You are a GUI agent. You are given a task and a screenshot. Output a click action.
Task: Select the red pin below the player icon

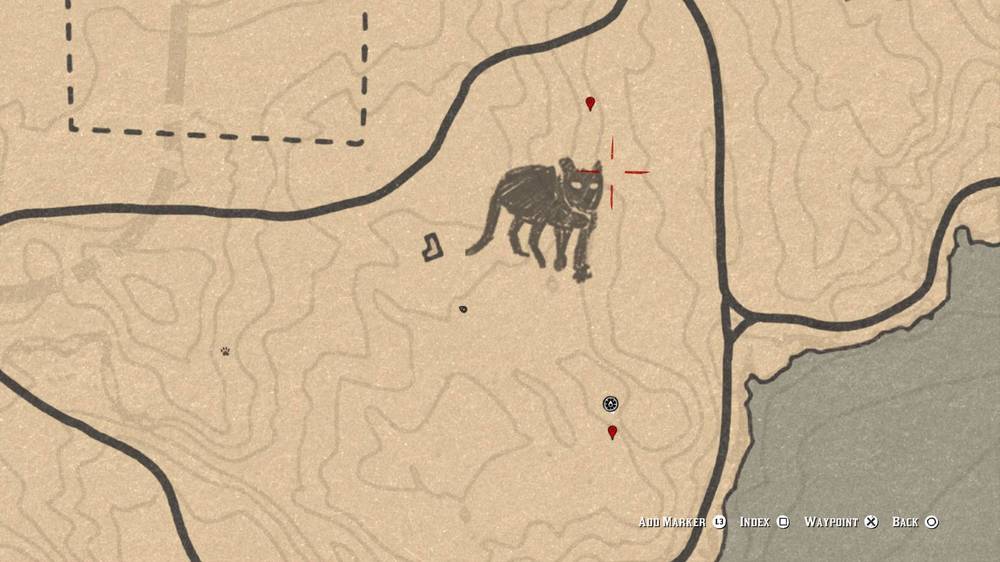click(x=612, y=432)
